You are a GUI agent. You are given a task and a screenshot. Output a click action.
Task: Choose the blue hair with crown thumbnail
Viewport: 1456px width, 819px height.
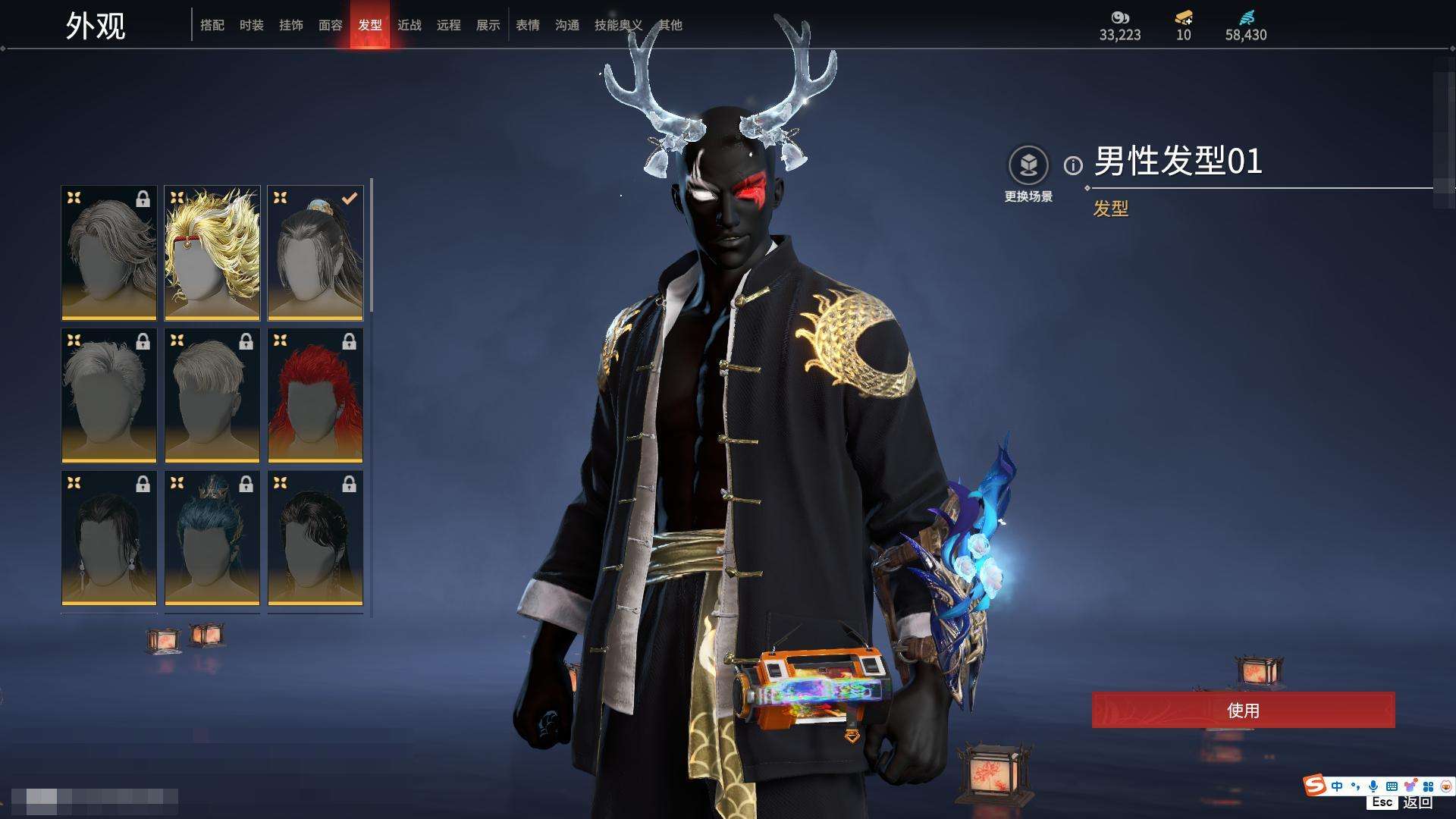(212, 538)
